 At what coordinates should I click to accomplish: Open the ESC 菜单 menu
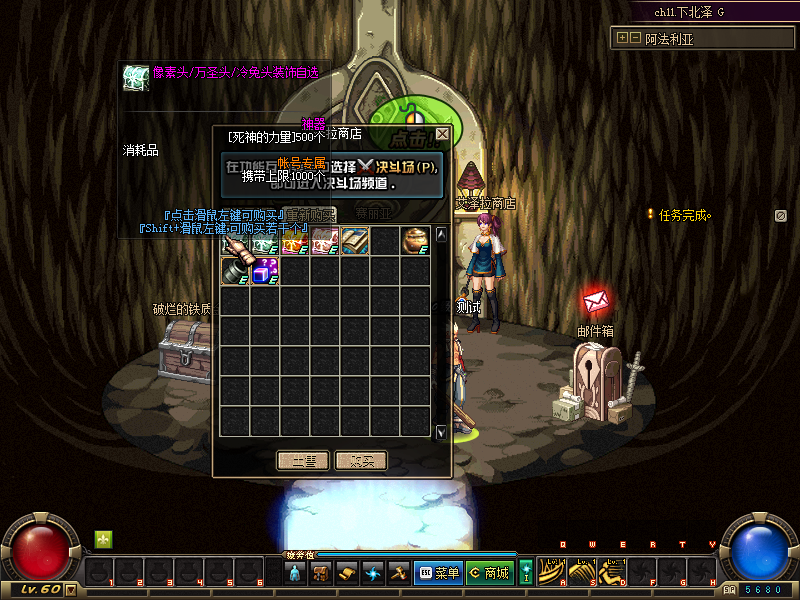pos(437,573)
